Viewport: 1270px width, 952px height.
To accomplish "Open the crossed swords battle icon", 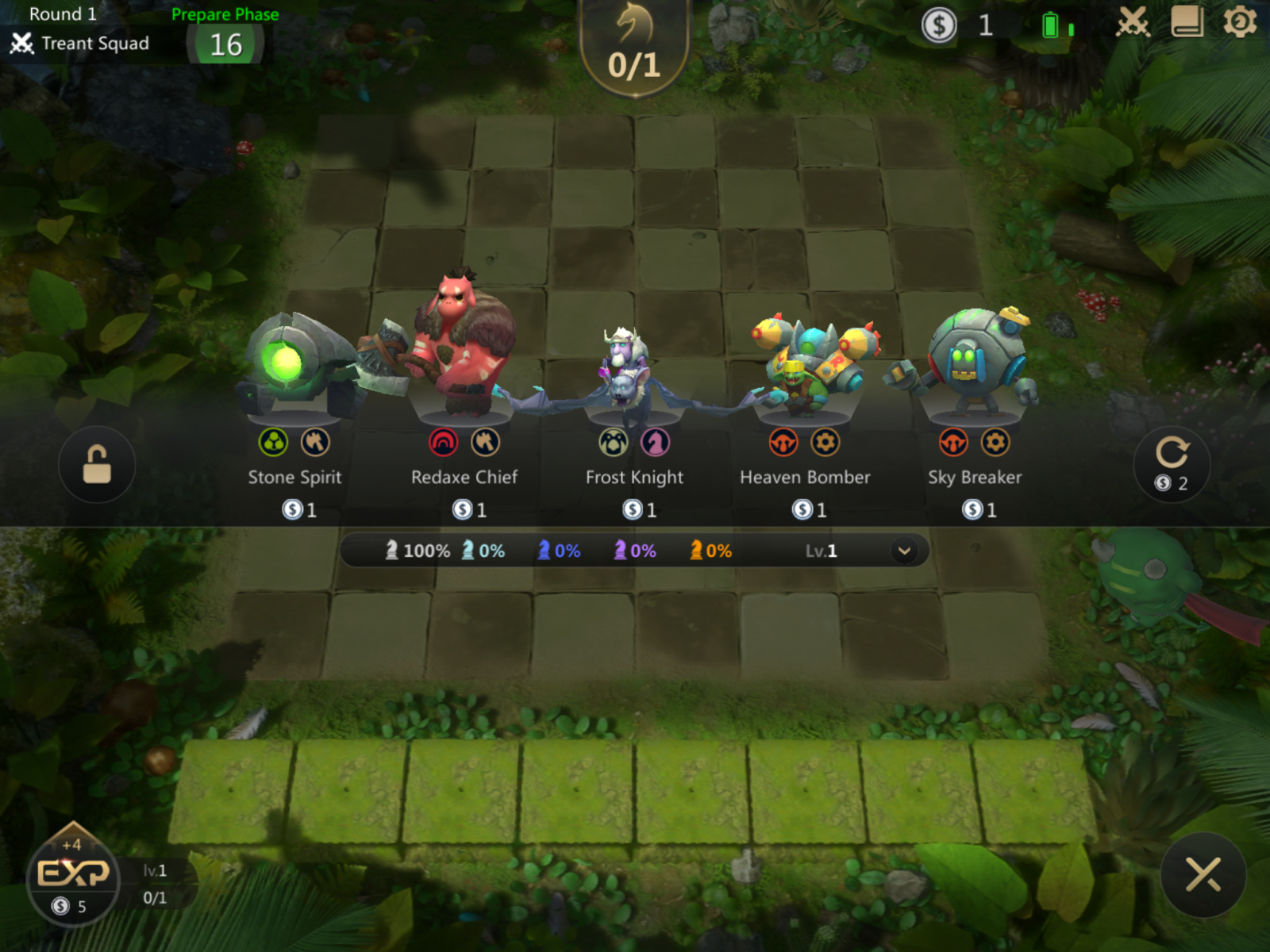I will pos(1133,23).
